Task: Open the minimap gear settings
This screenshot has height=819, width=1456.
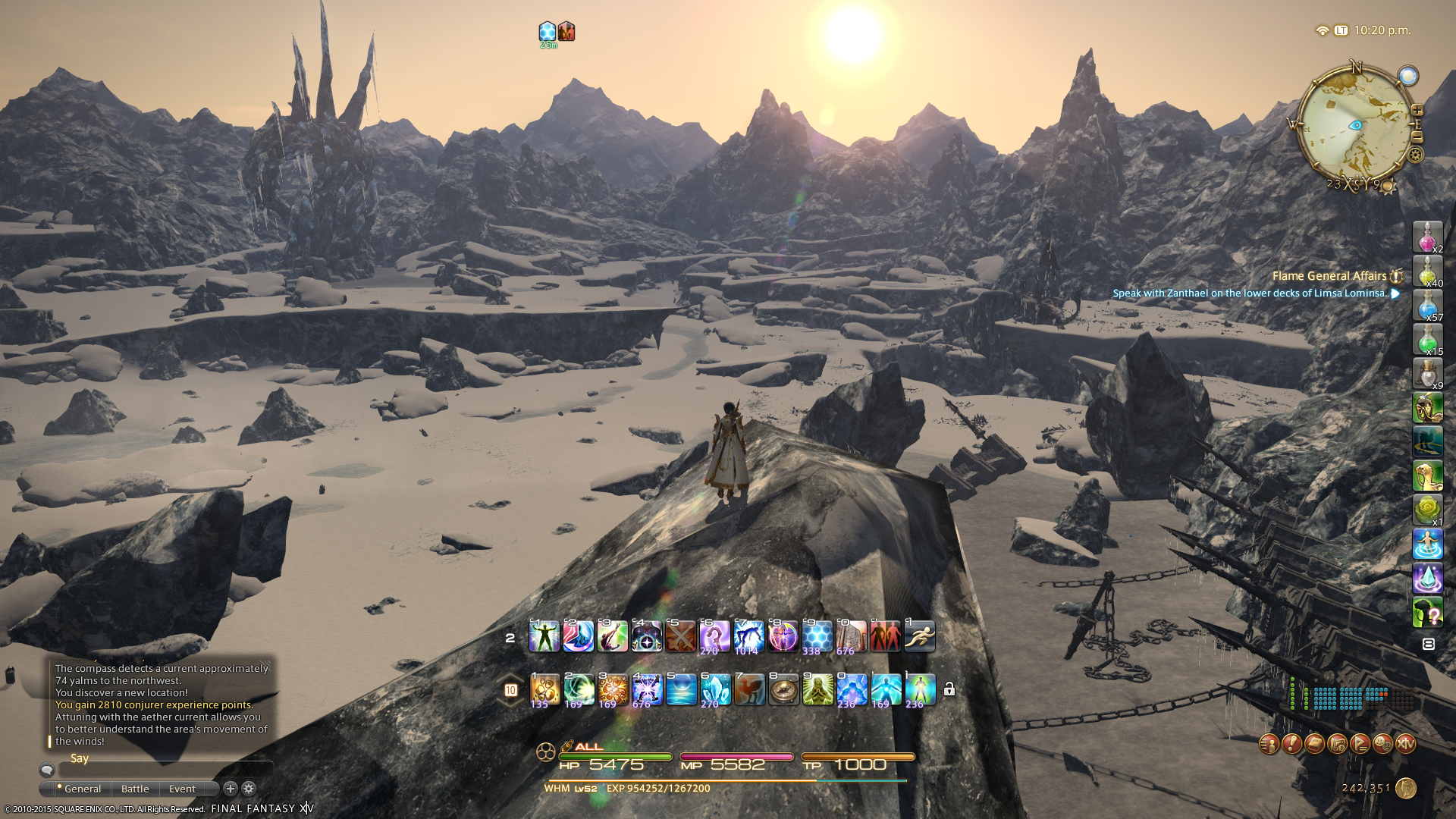Action: tap(1416, 155)
